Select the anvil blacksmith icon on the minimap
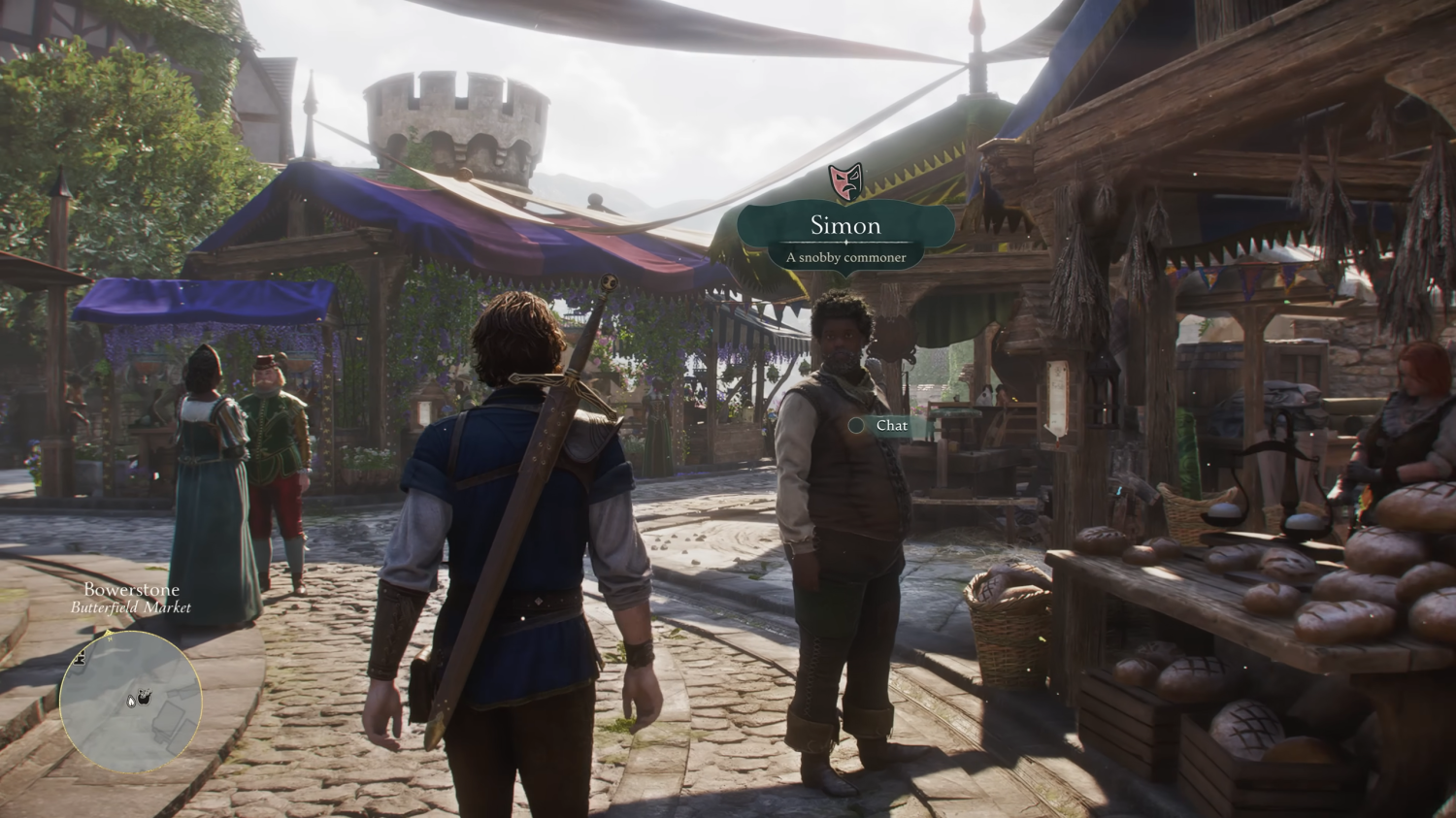 [81, 658]
